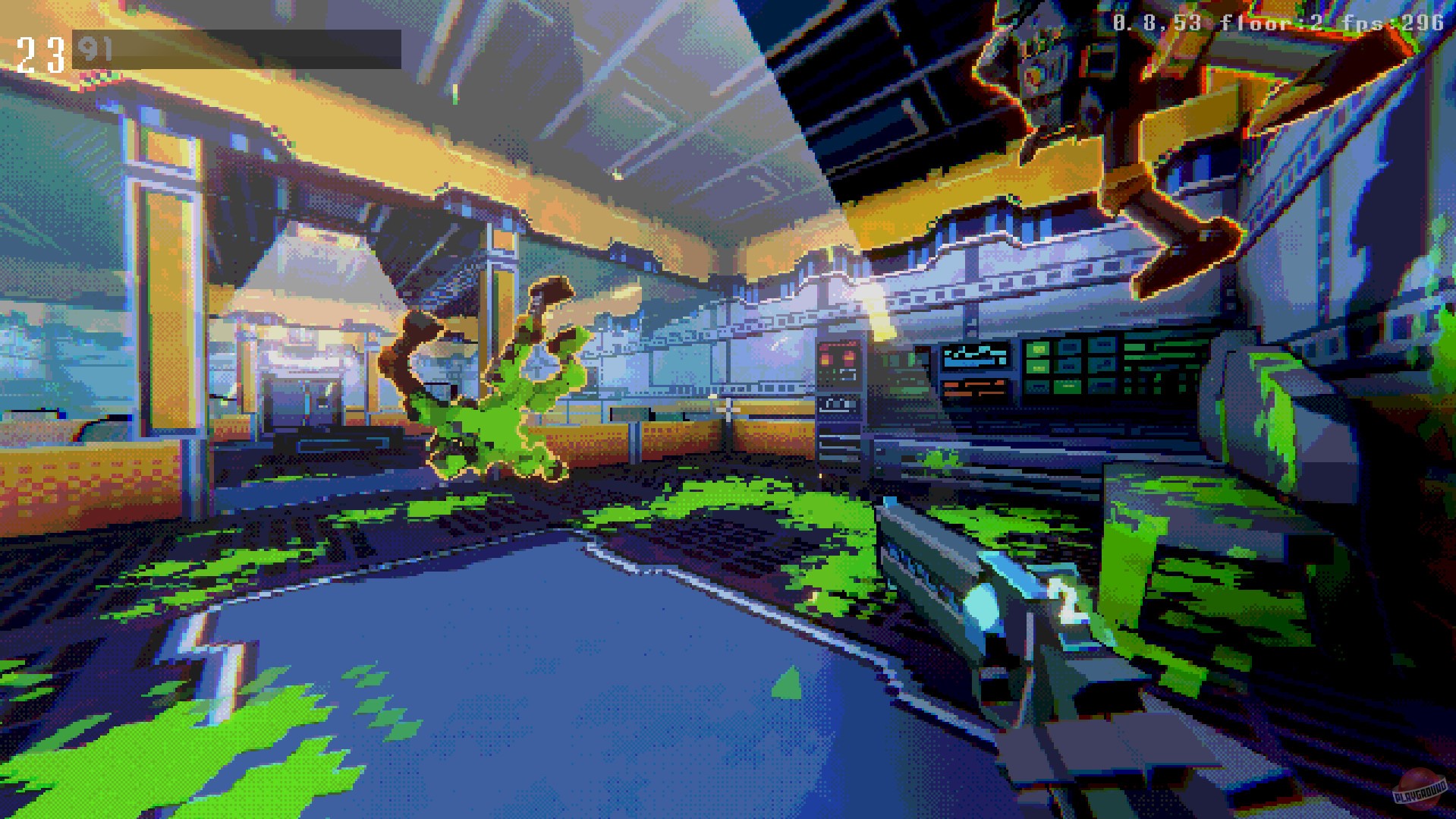Screen dimensions: 1456x819
Task: Toggle the leftmost green wall screen
Action: coord(1039,349)
